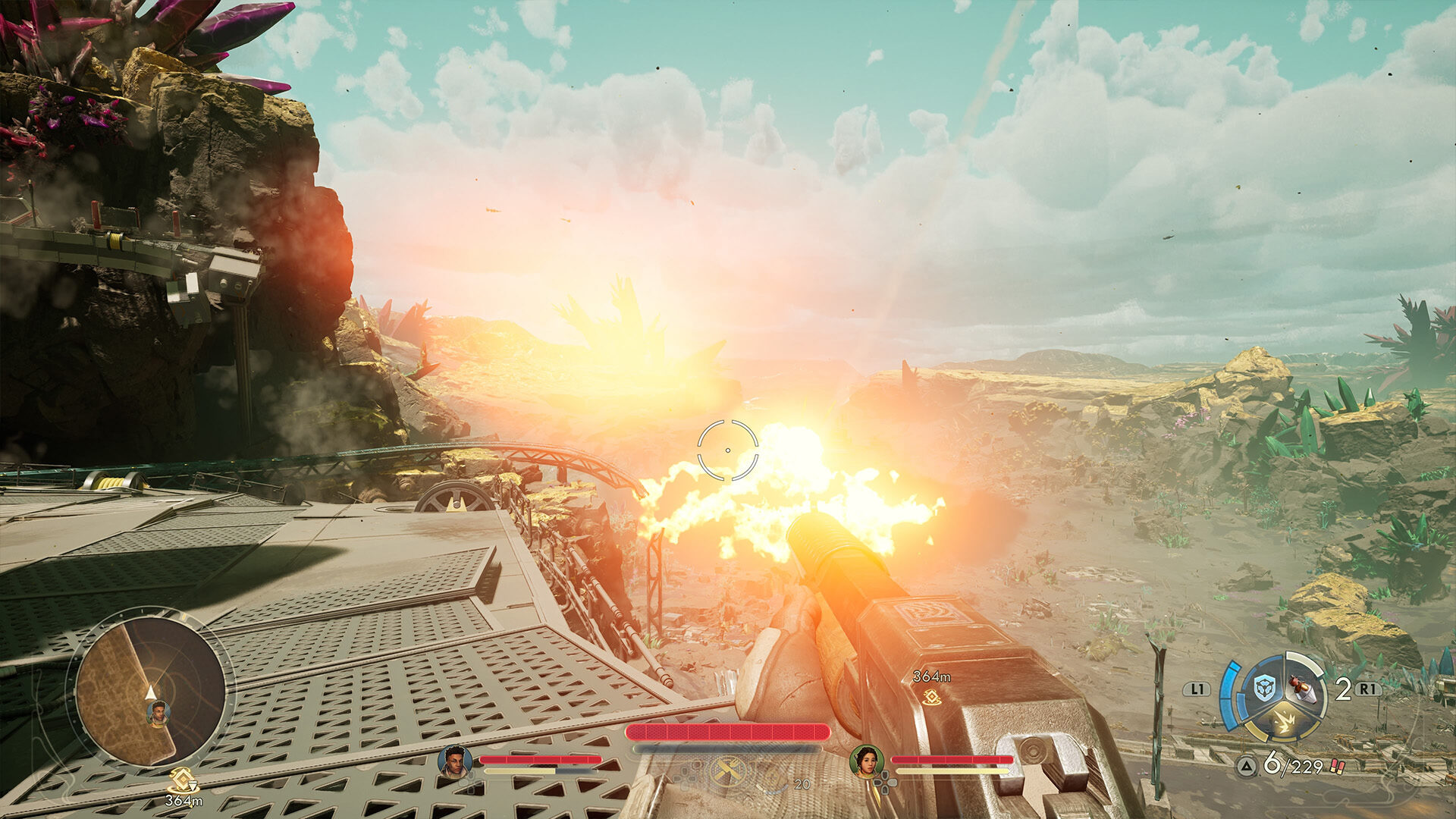Select the companion portrait on the minimap
The width and height of the screenshot is (1456, 819).
(158, 713)
